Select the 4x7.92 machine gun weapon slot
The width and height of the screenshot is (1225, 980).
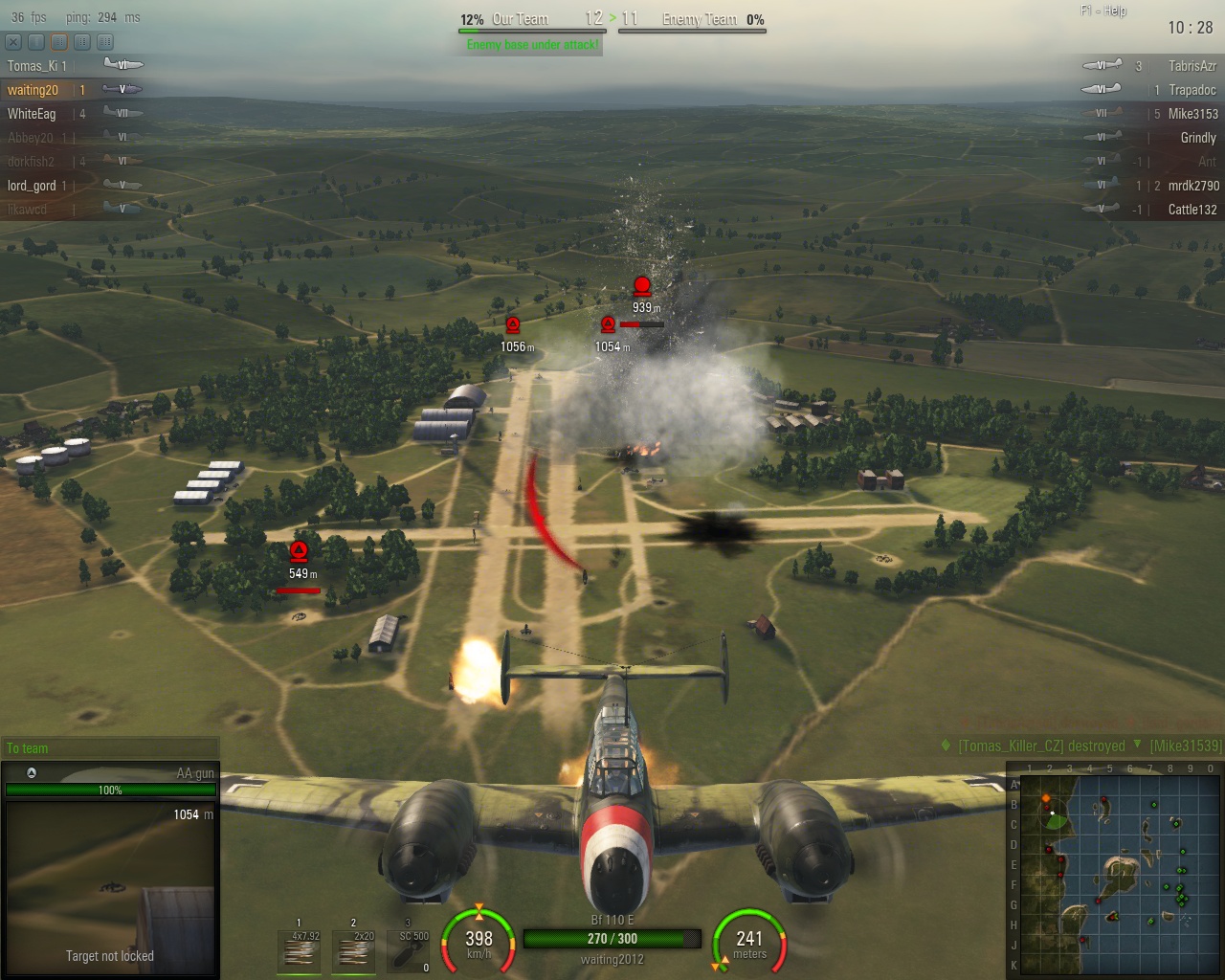tap(299, 951)
